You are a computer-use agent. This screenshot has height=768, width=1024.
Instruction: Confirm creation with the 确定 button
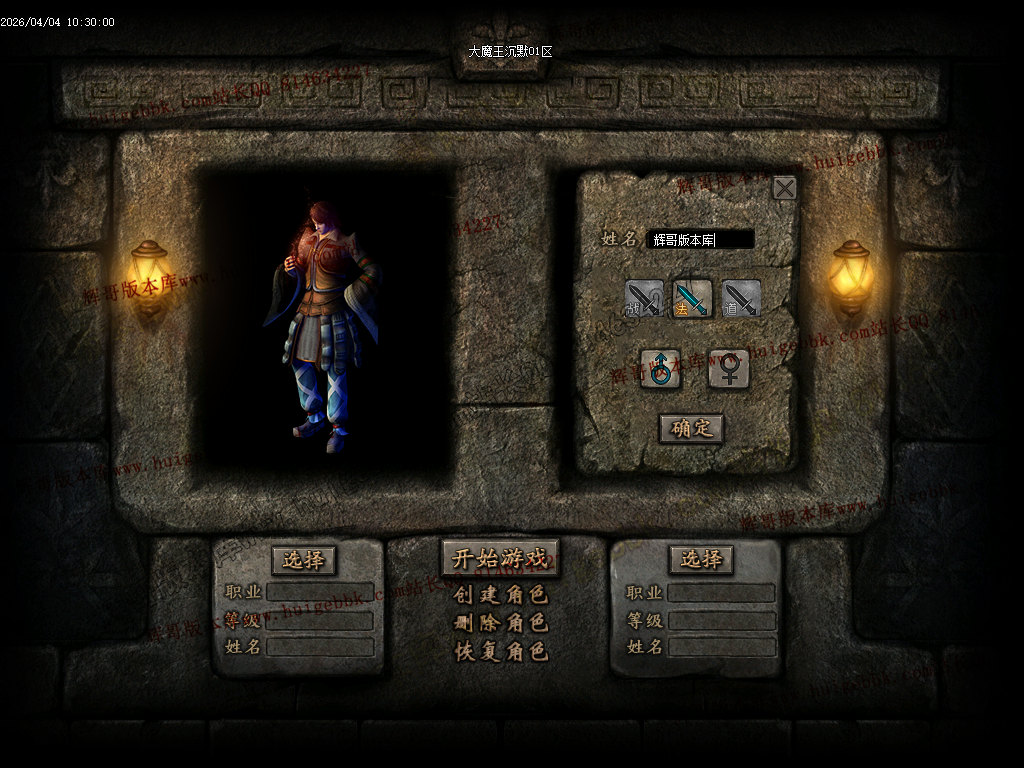click(x=691, y=428)
